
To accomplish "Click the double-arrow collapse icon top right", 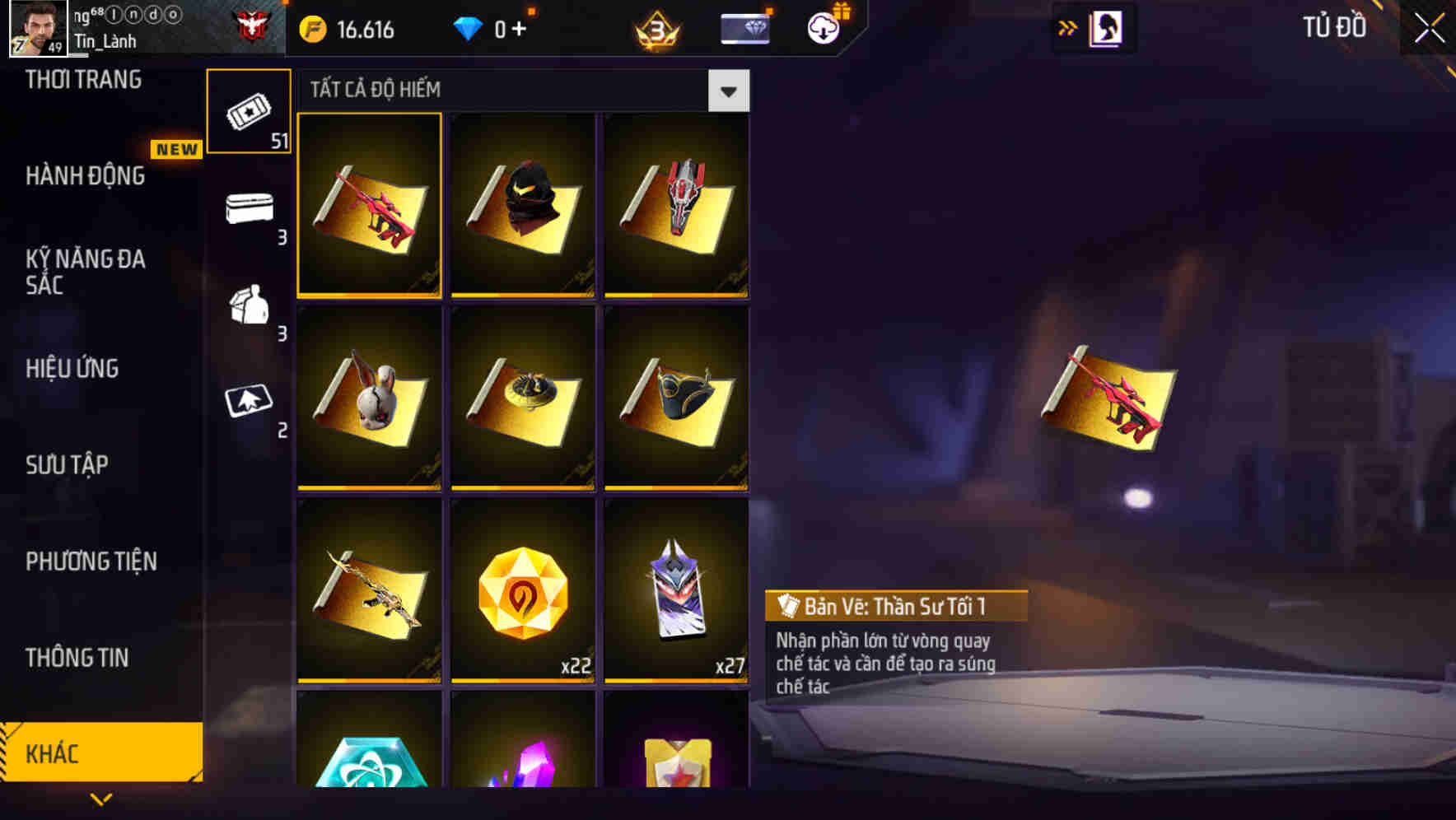I will 1066,26.
